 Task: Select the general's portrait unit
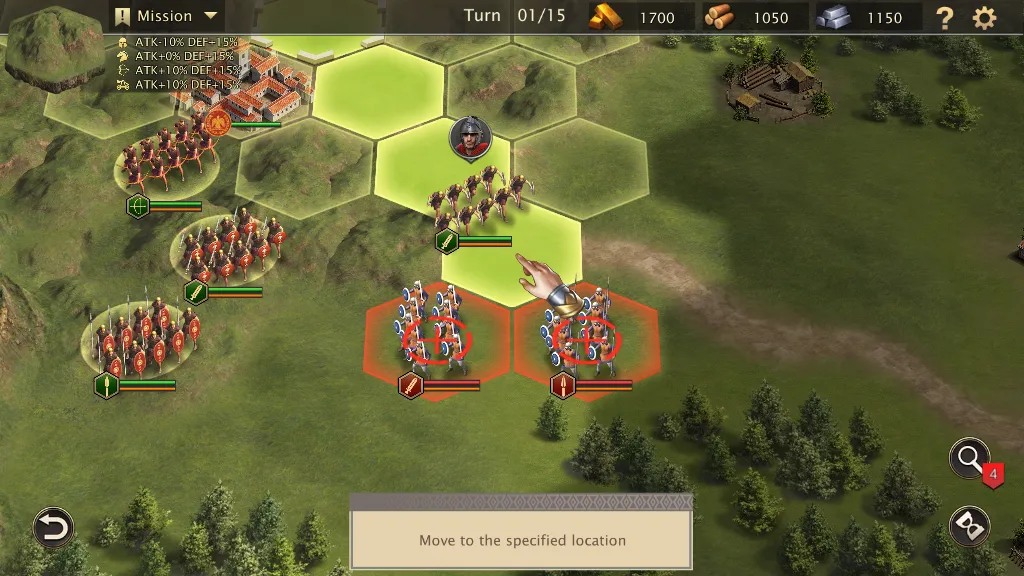[469, 138]
